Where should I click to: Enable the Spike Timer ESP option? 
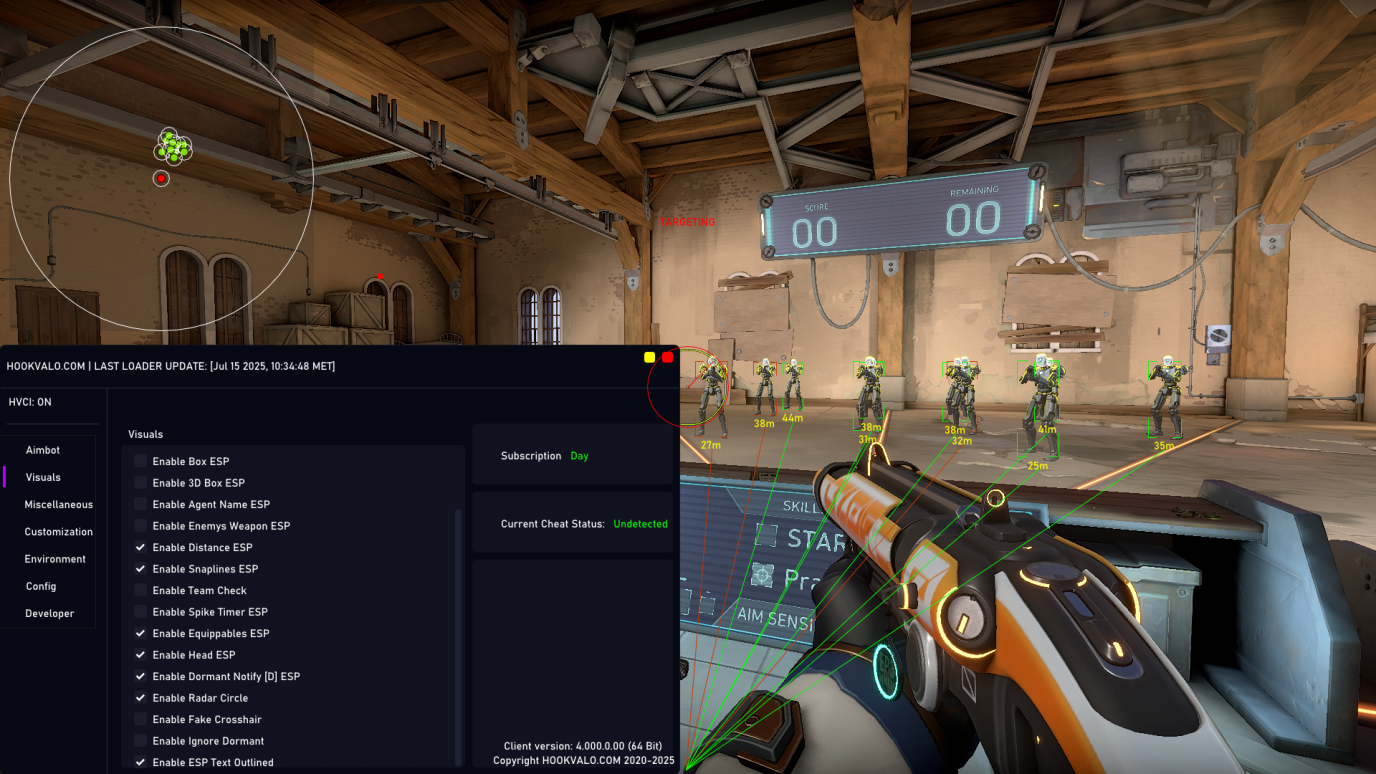(x=141, y=612)
